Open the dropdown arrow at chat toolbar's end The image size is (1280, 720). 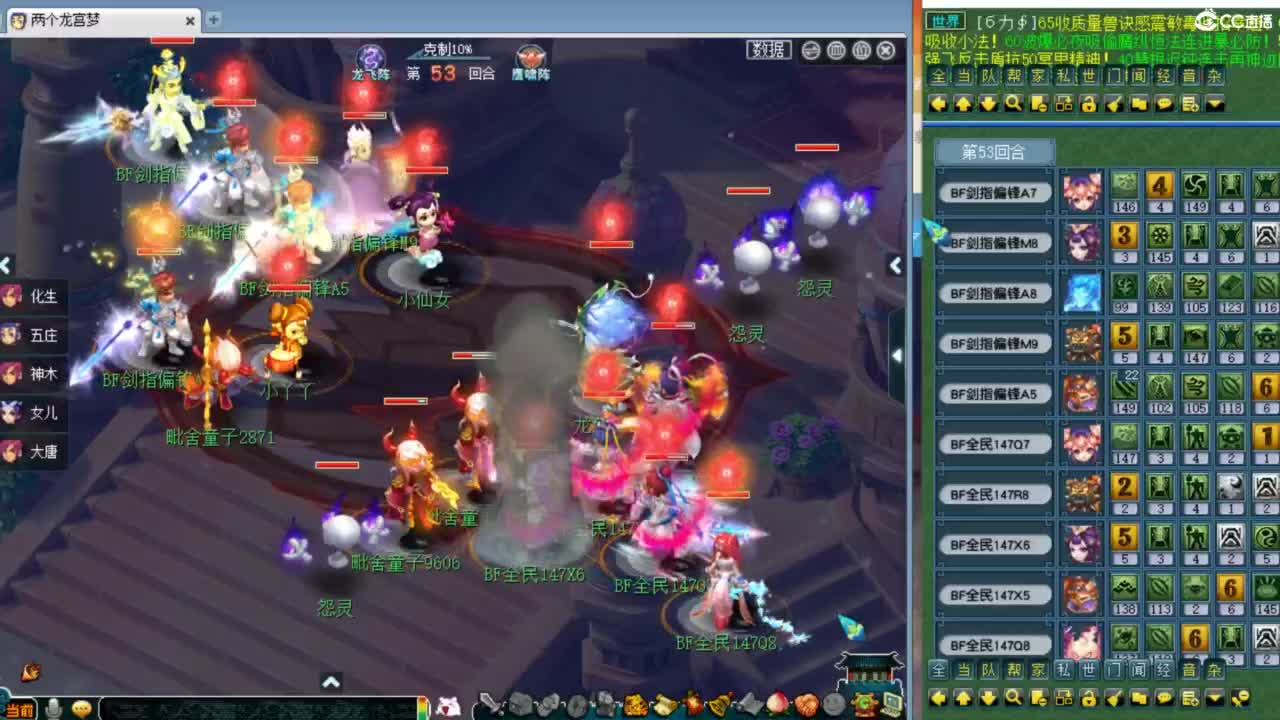[1214, 103]
